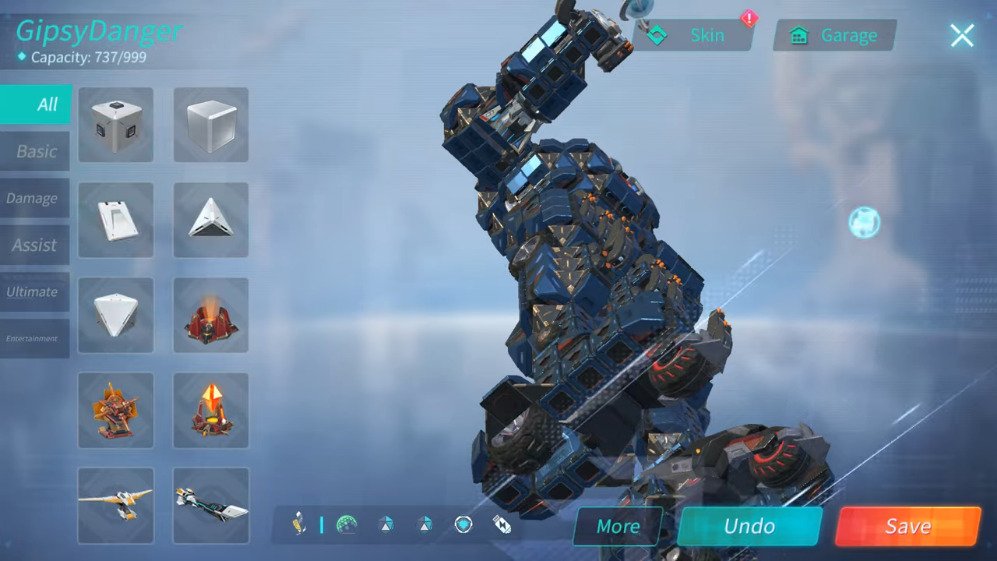
Task: Open the Entertainment category tab
Action: pos(34,339)
